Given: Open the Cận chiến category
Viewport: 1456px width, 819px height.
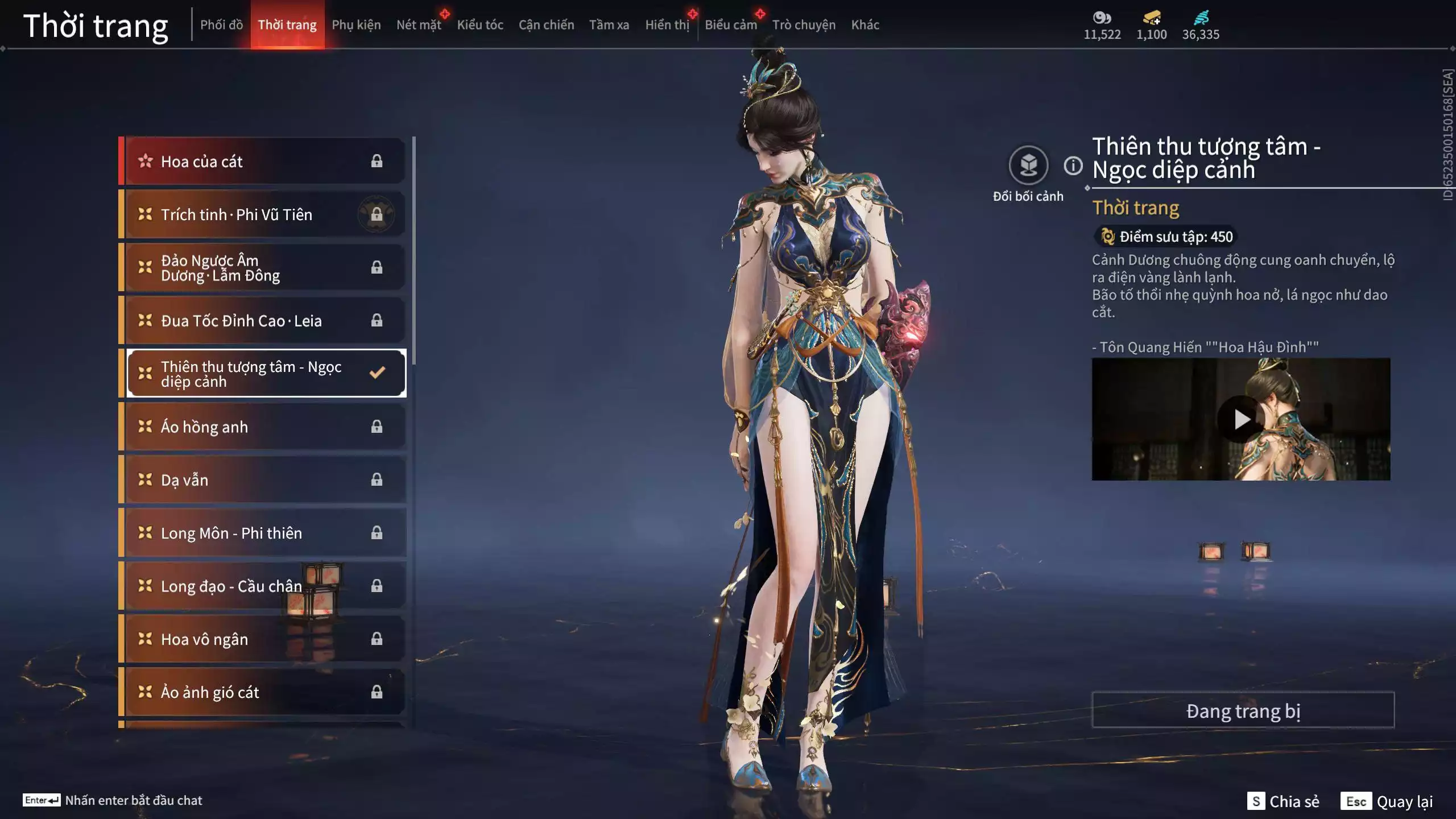Looking at the screenshot, I should coord(546,25).
